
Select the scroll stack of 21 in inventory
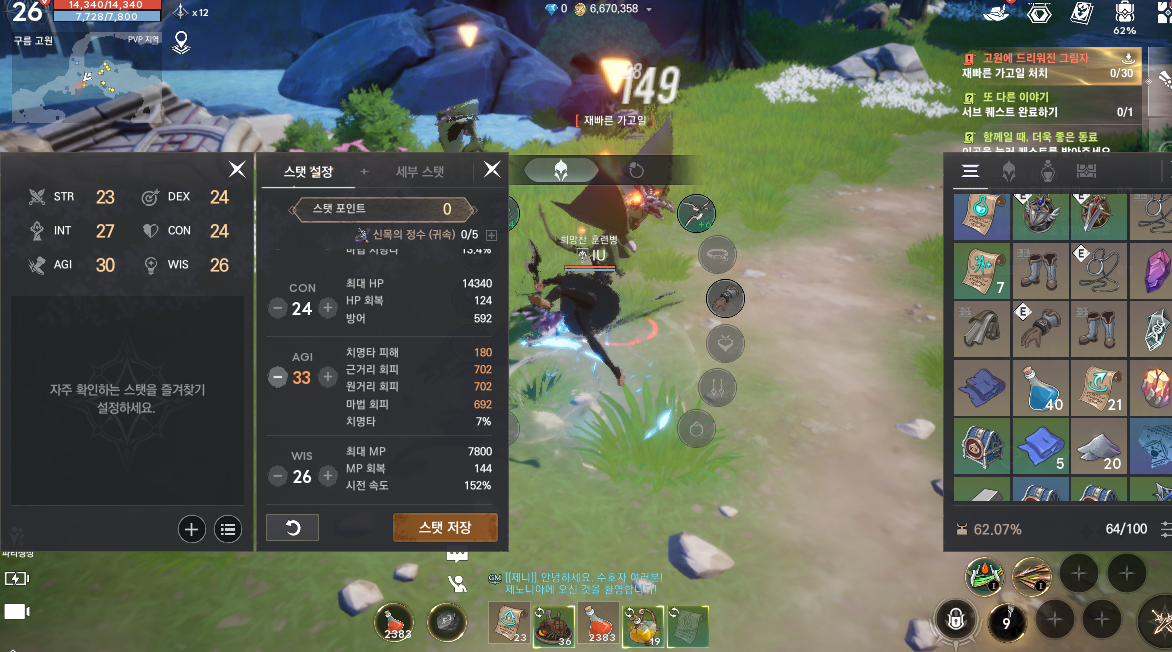(x=1099, y=388)
